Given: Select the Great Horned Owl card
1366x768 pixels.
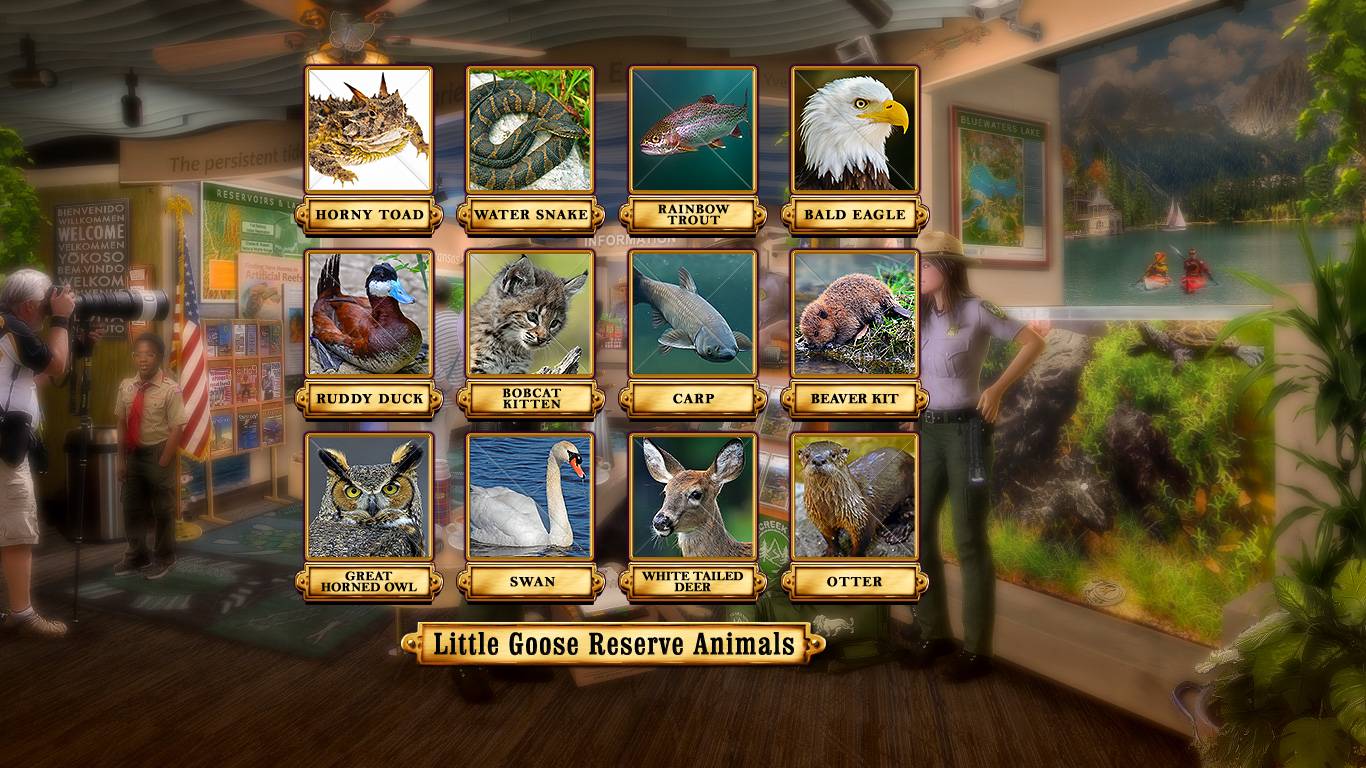Looking at the screenshot, I should (369, 496).
